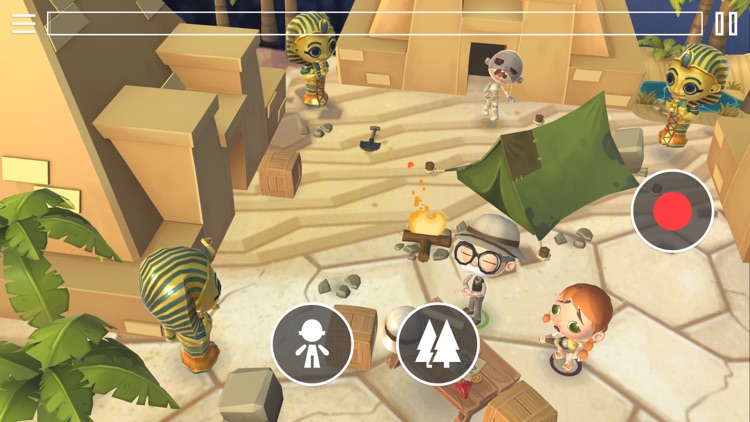Start recording with the red circle button
The width and height of the screenshot is (750, 422).
[672, 211]
